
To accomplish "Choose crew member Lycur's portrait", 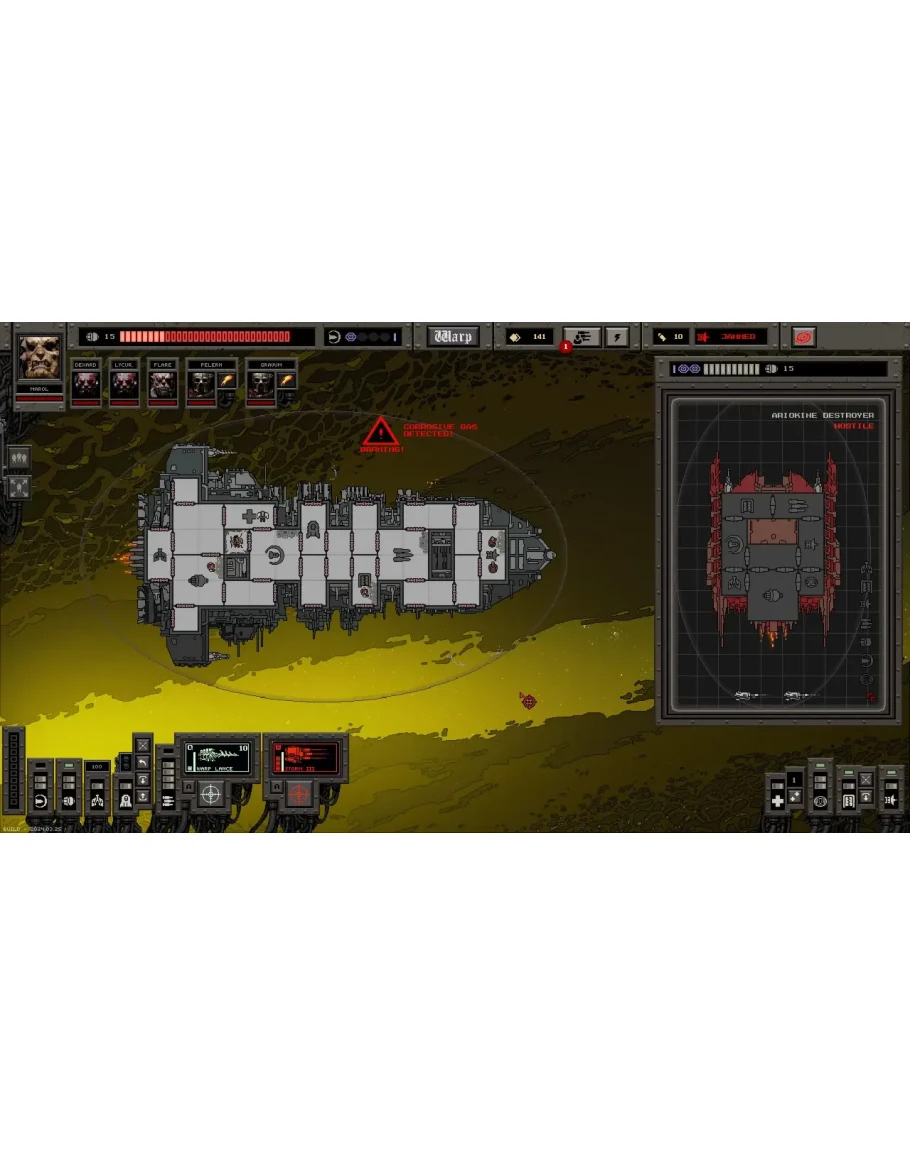I will click(123, 383).
